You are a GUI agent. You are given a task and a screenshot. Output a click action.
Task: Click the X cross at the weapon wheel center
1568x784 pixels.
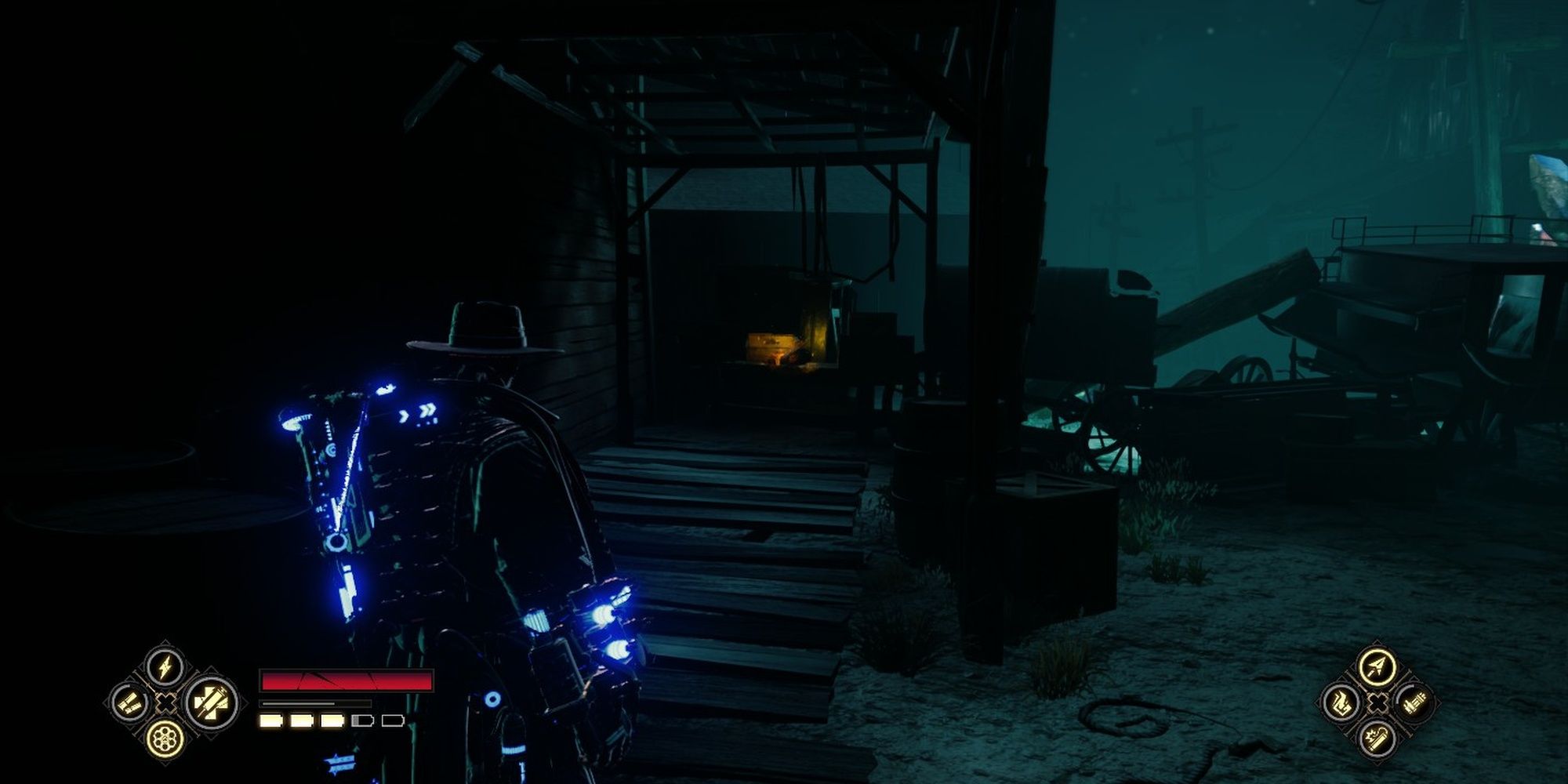(x=165, y=702)
